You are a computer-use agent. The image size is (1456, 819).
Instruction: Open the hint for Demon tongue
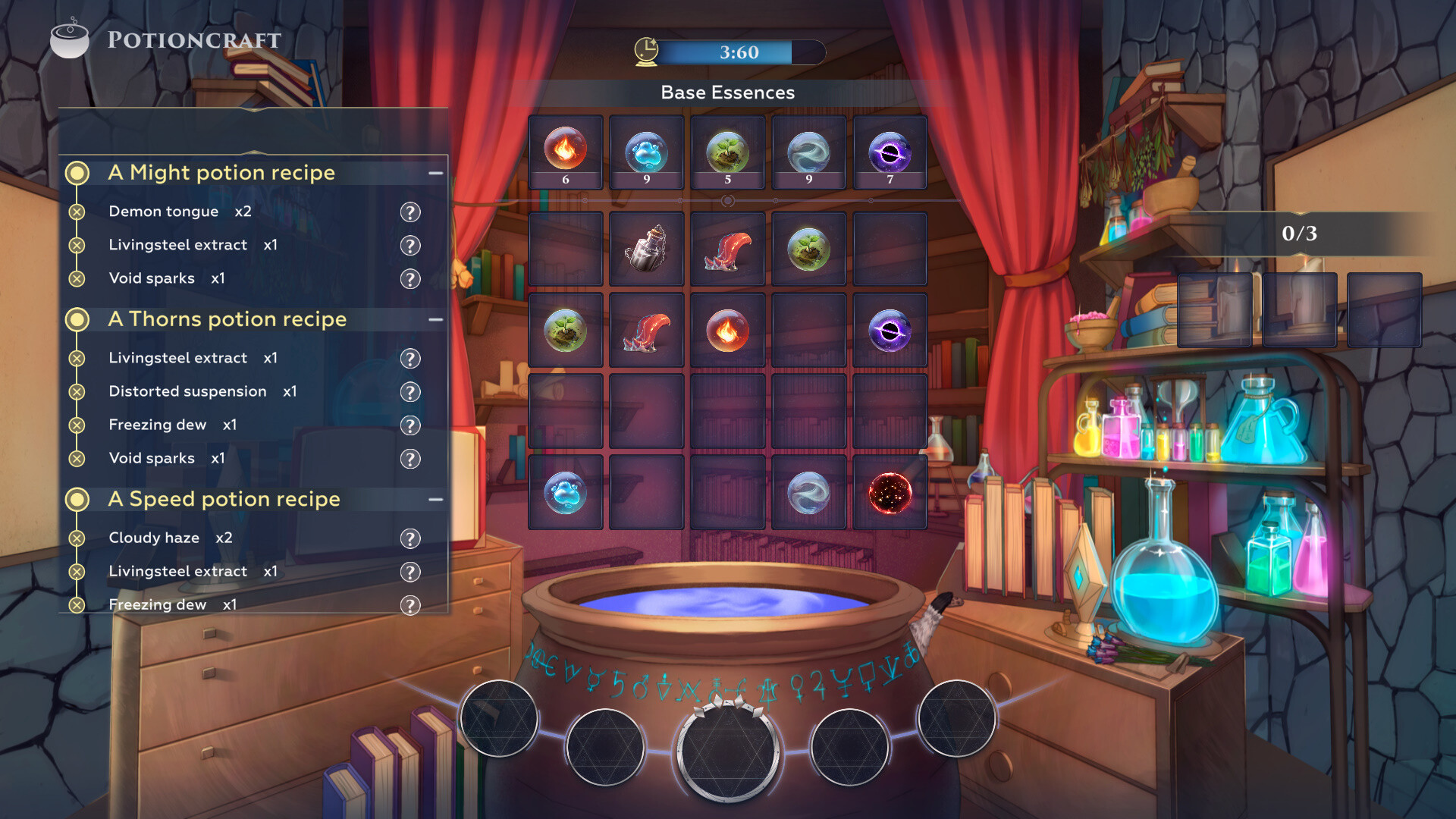coord(410,212)
